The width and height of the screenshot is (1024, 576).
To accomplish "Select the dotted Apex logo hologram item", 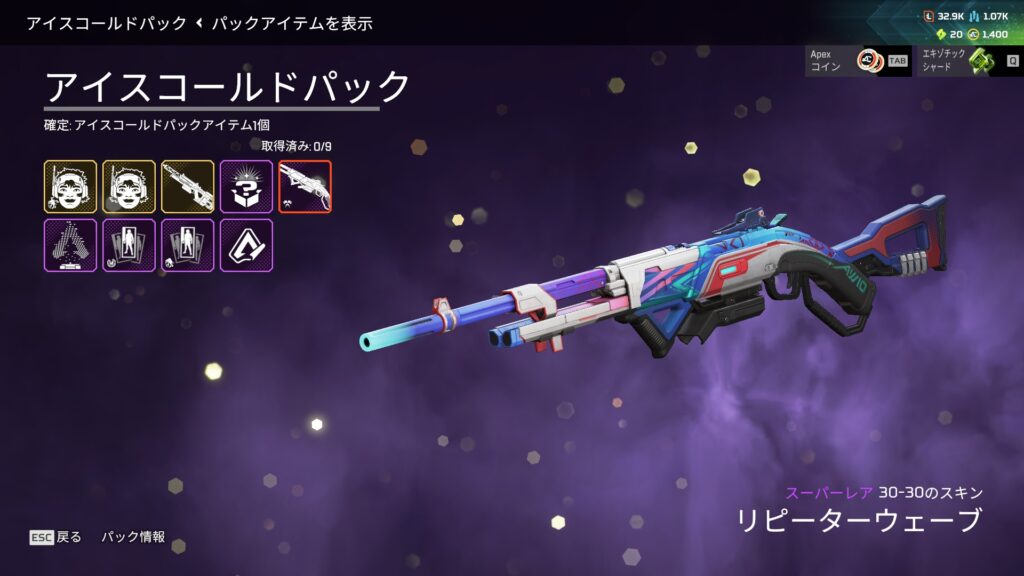I will (71, 245).
